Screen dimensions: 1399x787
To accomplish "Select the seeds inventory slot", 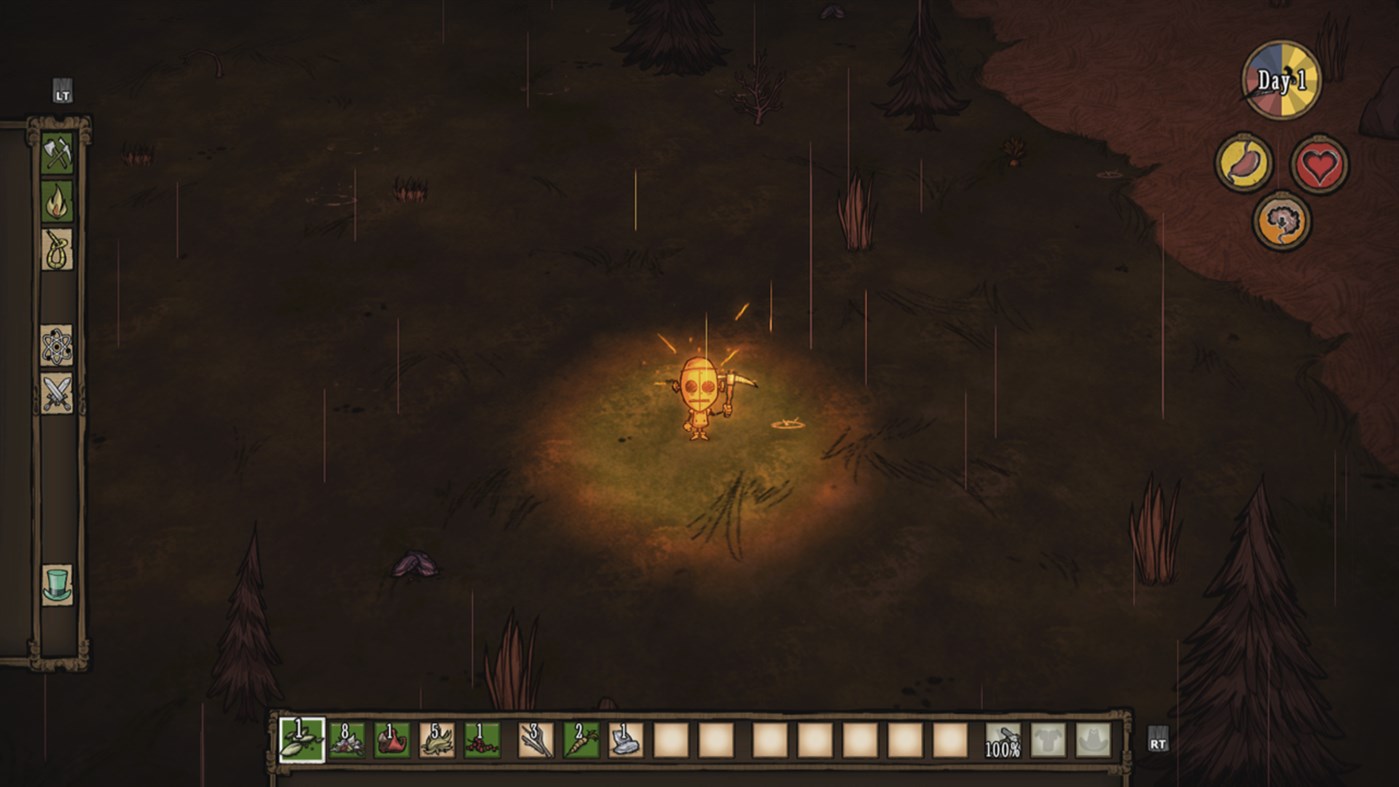I will point(302,740).
